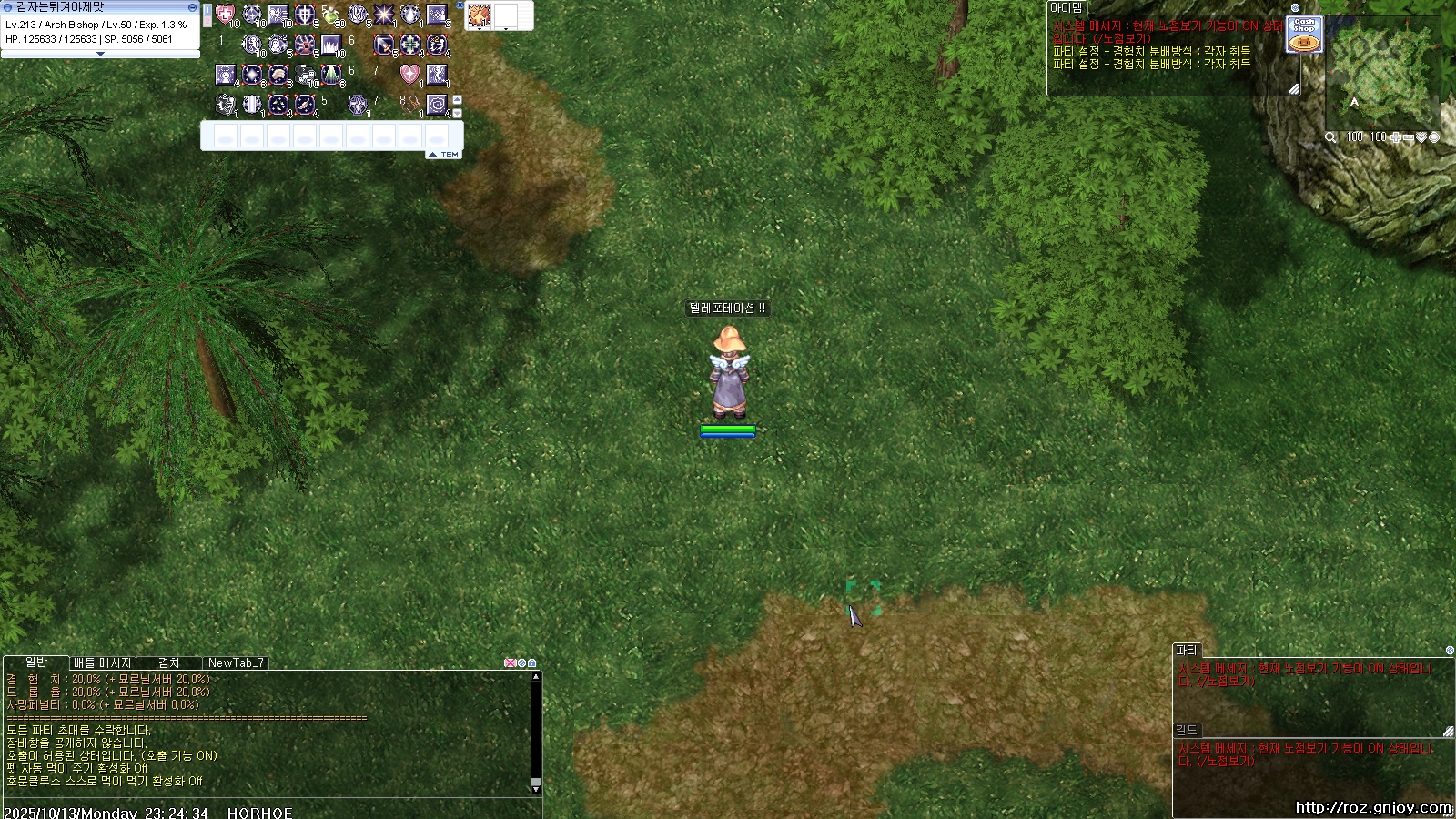Viewport: 1456px width, 819px height.
Task: Click the minimap
Action: [1382, 75]
